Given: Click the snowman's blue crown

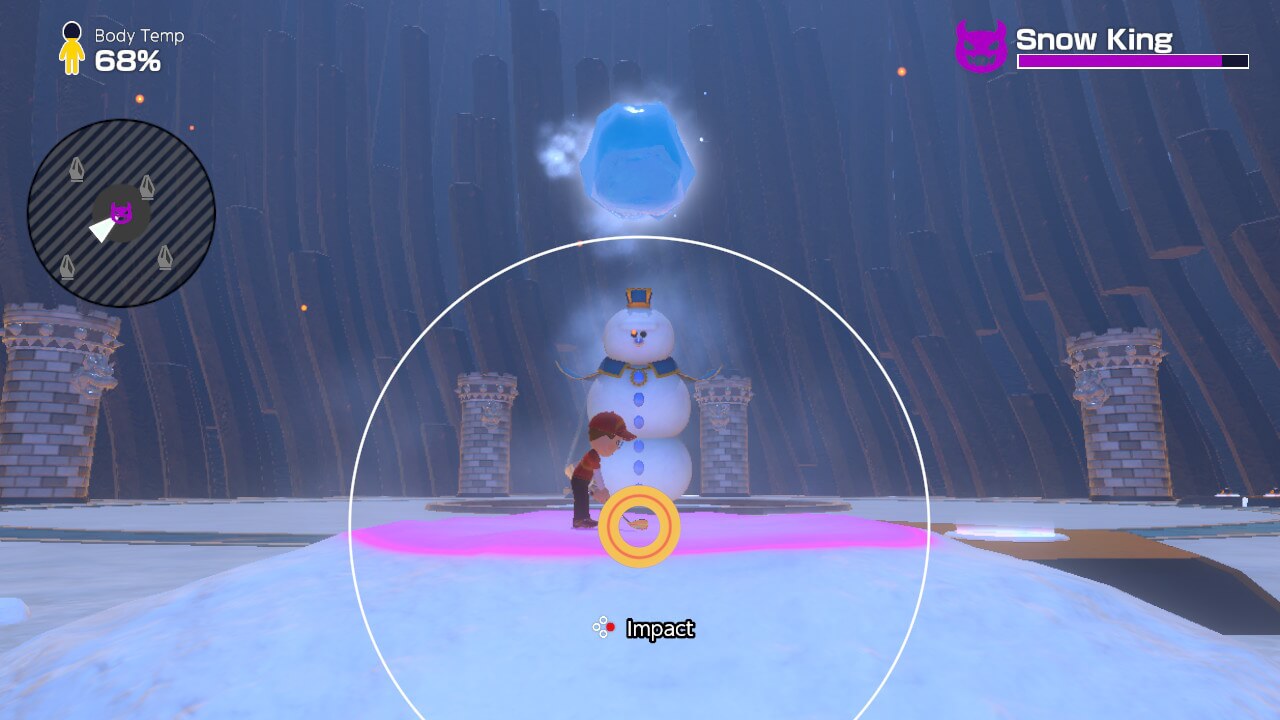Looking at the screenshot, I should (x=637, y=296).
